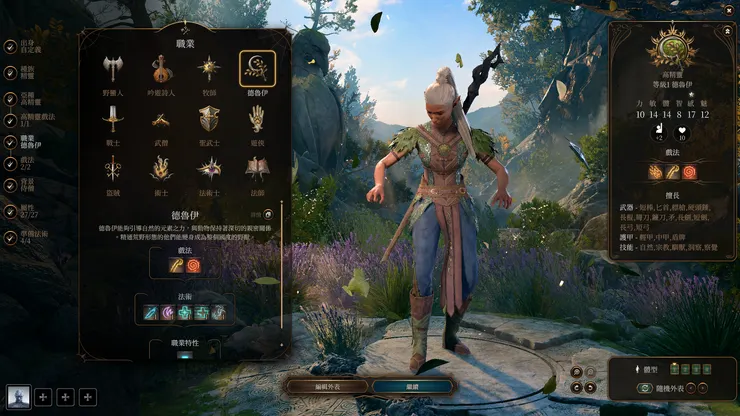Select the Monk (武僧) class
This screenshot has height=416, width=740.
160,122
